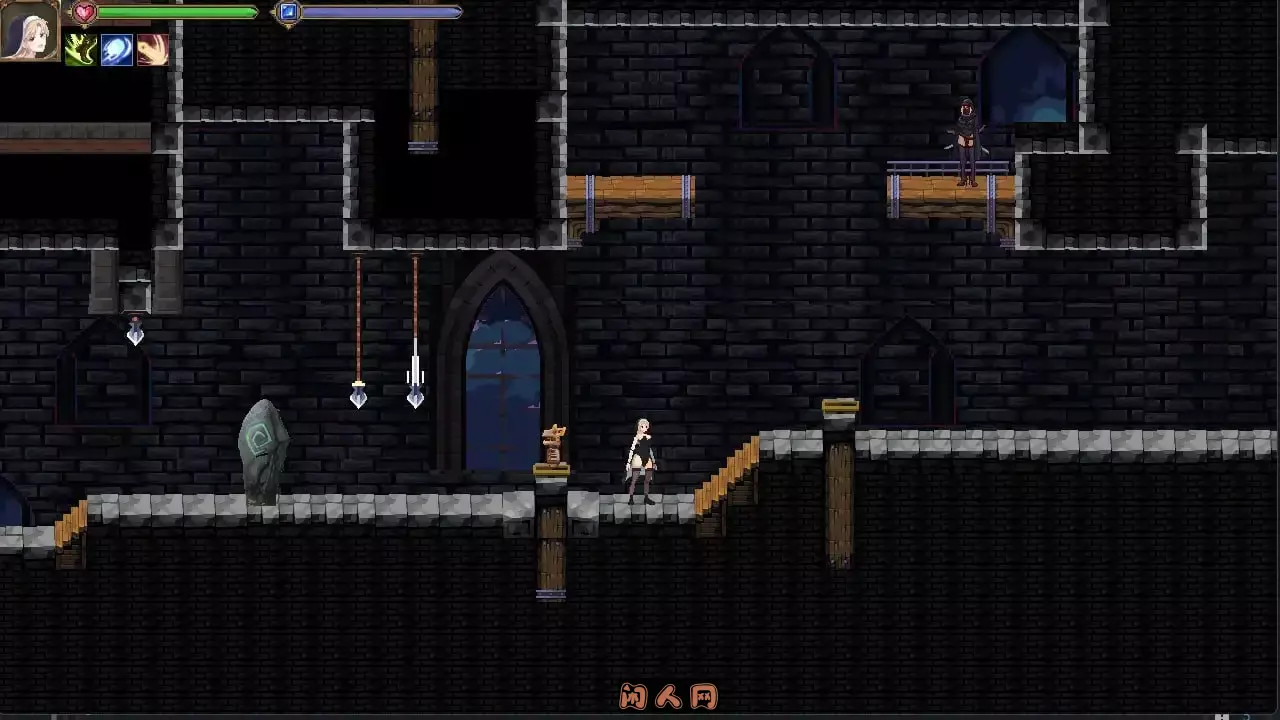Trigger the red hand strike skill
This screenshot has height=720, width=1280.
(152, 50)
